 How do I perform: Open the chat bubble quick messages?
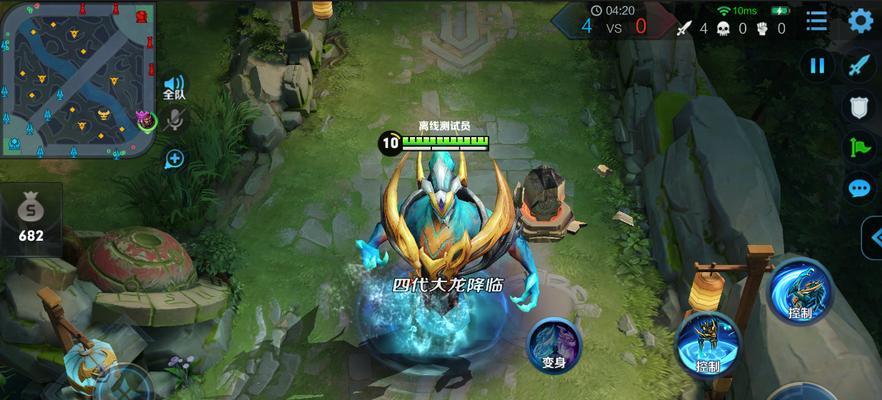pyautogui.click(x=859, y=187)
